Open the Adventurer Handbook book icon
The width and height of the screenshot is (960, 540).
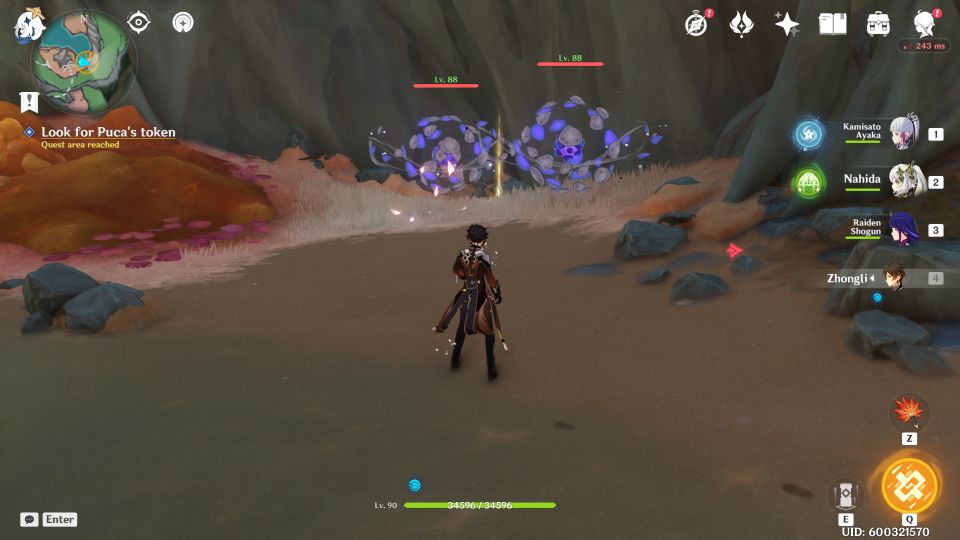[832, 24]
